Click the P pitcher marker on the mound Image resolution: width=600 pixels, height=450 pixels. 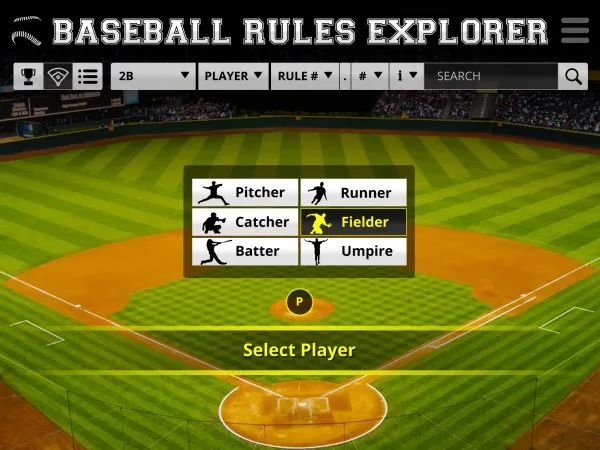pyautogui.click(x=299, y=302)
